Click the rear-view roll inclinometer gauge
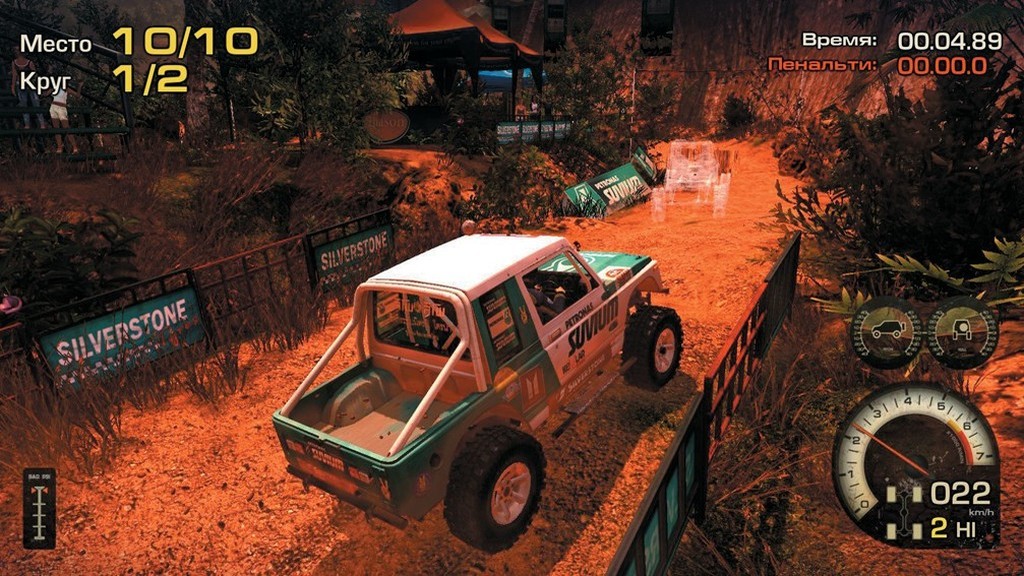1024x576 pixels. point(962,331)
